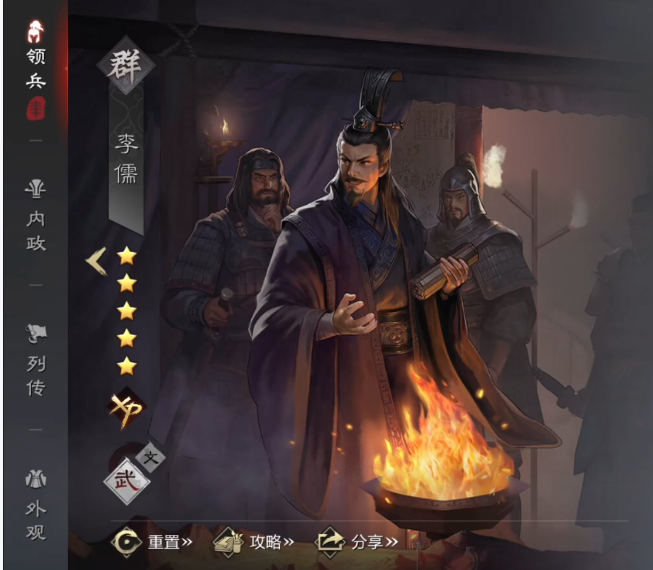The height and width of the screenshot is (570, 653).
Task: Show the 列传 biography tab
Action: 35,360
